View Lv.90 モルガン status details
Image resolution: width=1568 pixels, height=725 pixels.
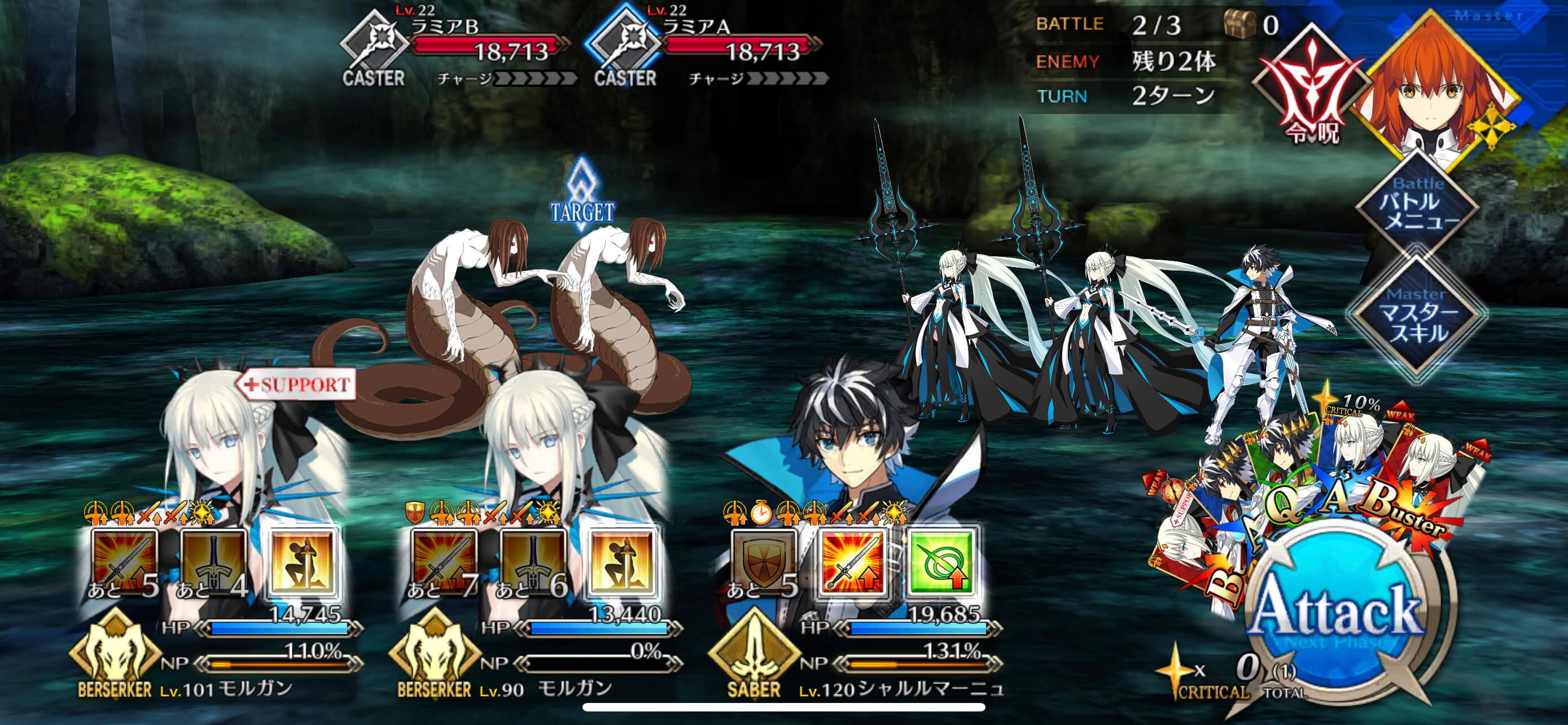click(545, 688)
